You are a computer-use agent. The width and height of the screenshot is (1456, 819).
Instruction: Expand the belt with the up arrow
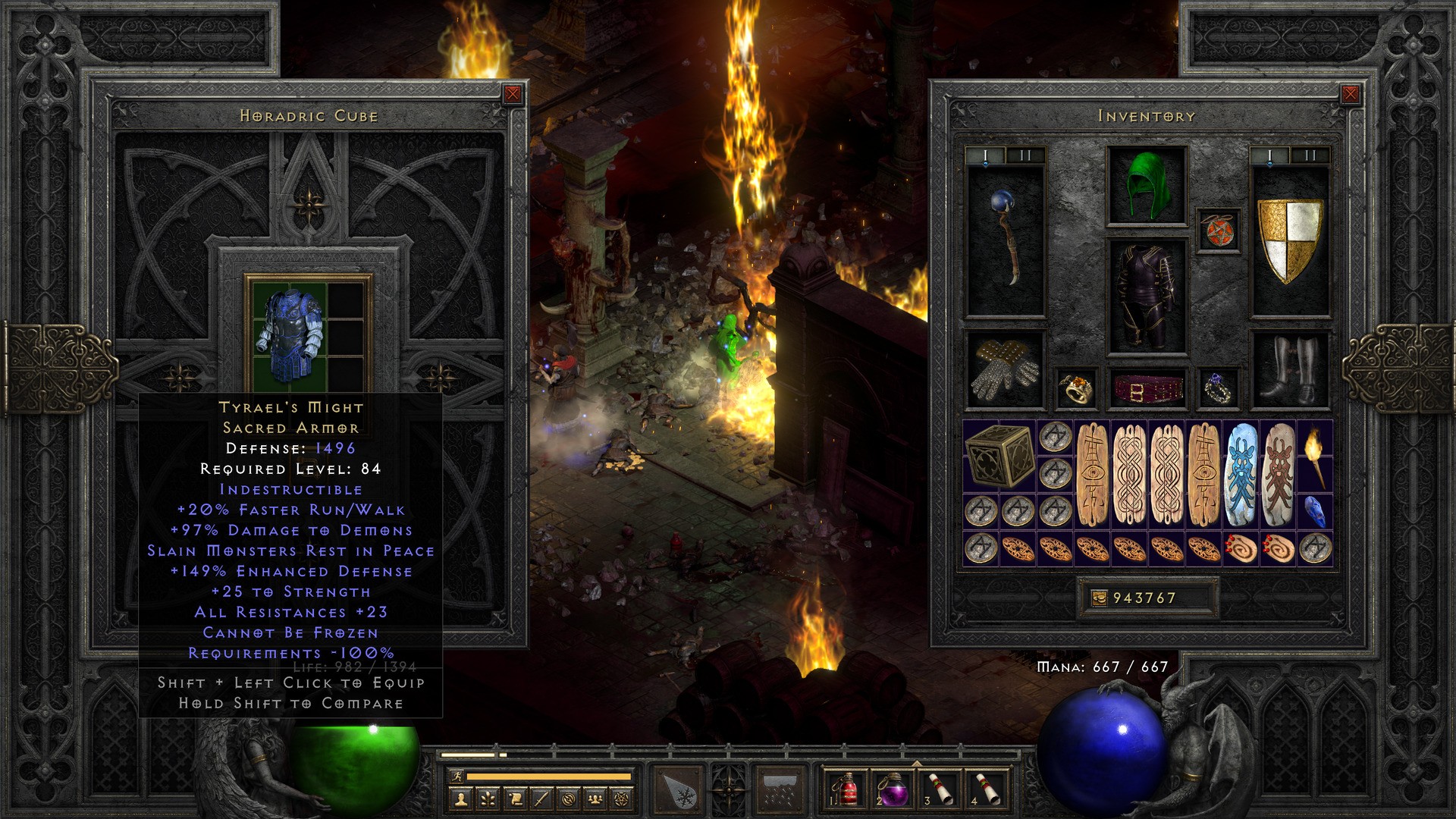[917, 763]
